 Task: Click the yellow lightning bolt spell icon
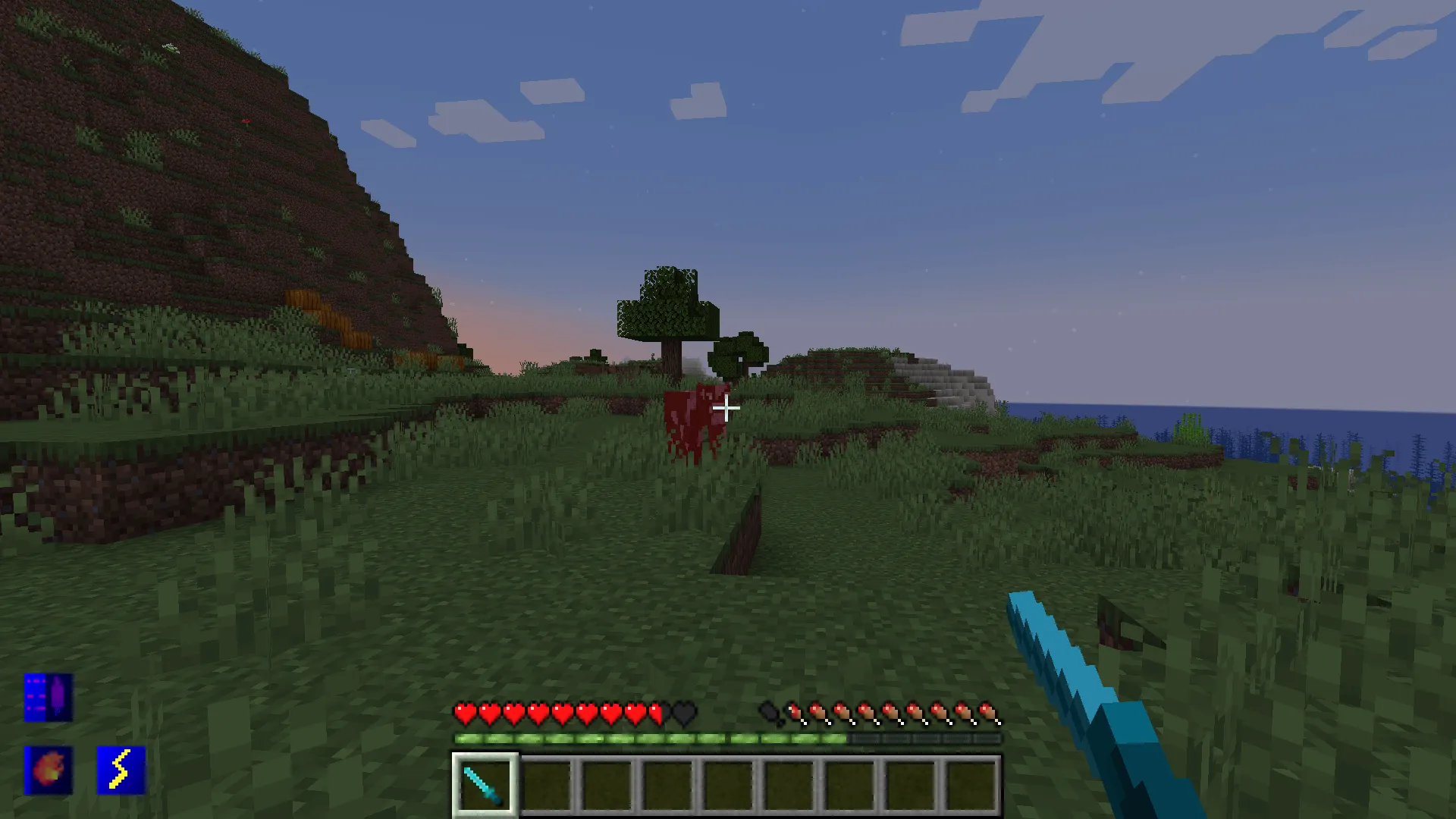121,771
